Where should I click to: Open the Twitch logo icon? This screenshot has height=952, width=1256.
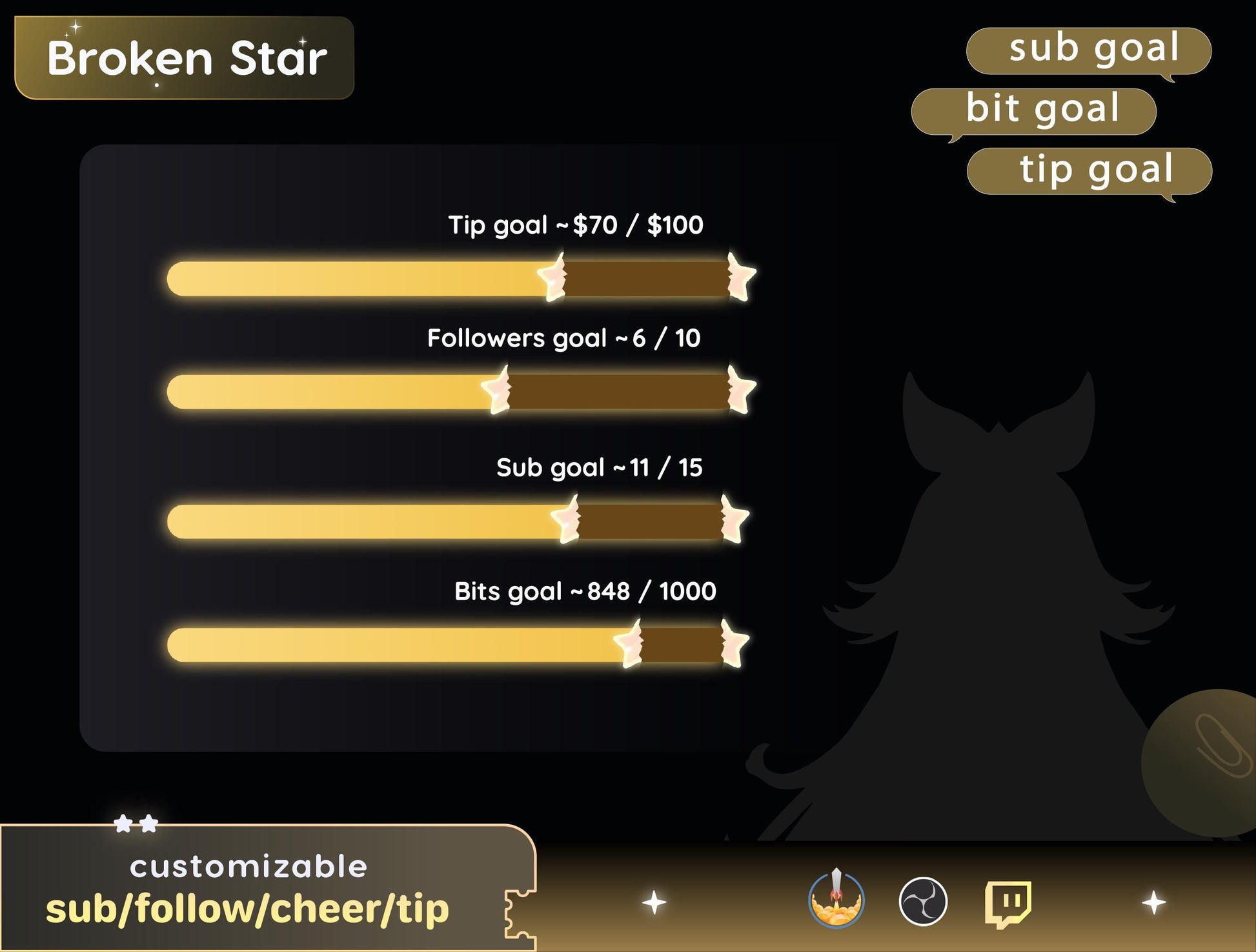click(x=1008, y=902)
